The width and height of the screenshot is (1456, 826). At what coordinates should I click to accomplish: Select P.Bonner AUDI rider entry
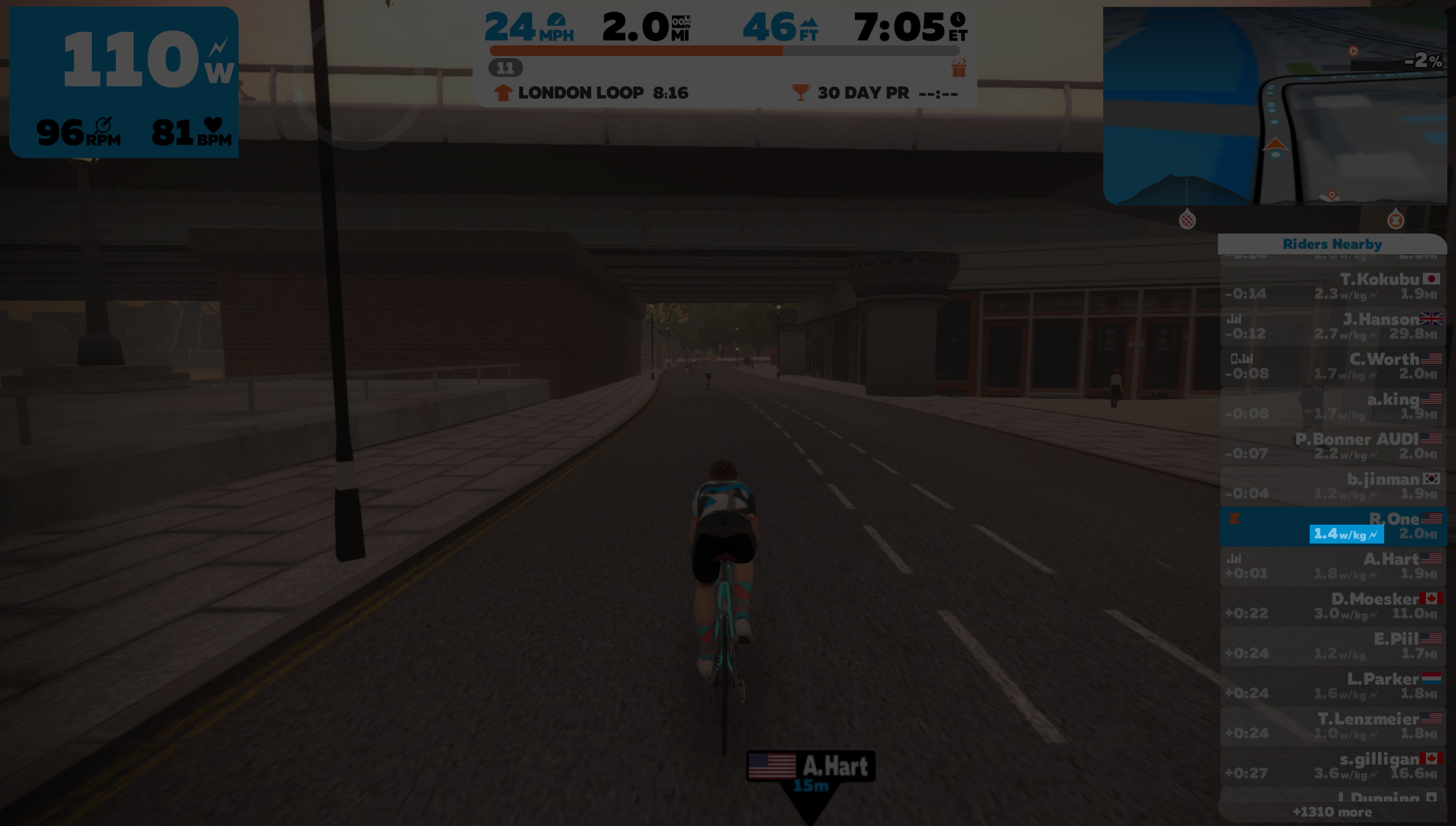tap(1332, 447)
